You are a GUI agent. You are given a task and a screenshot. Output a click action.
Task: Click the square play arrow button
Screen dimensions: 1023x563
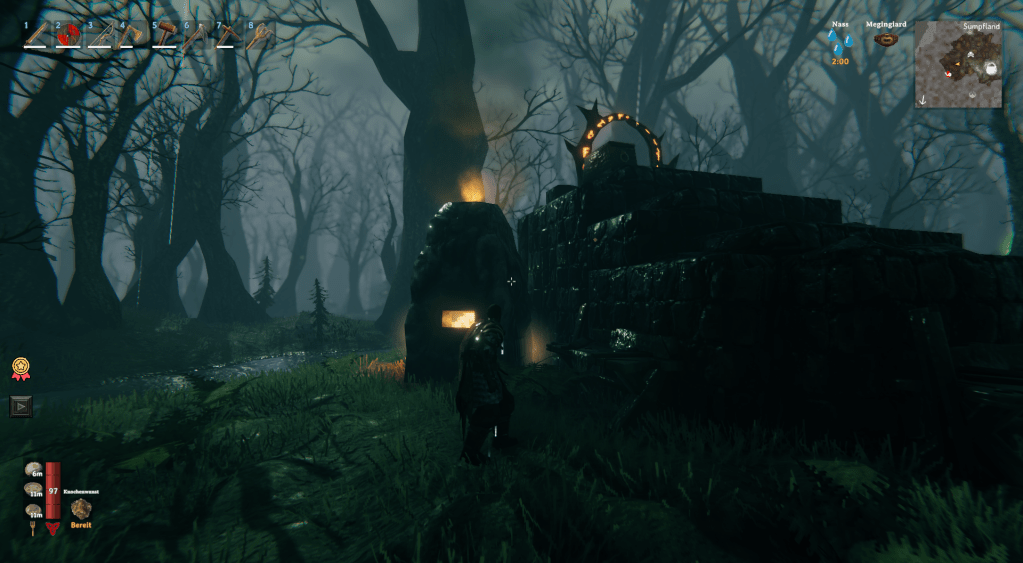point(21,405)
